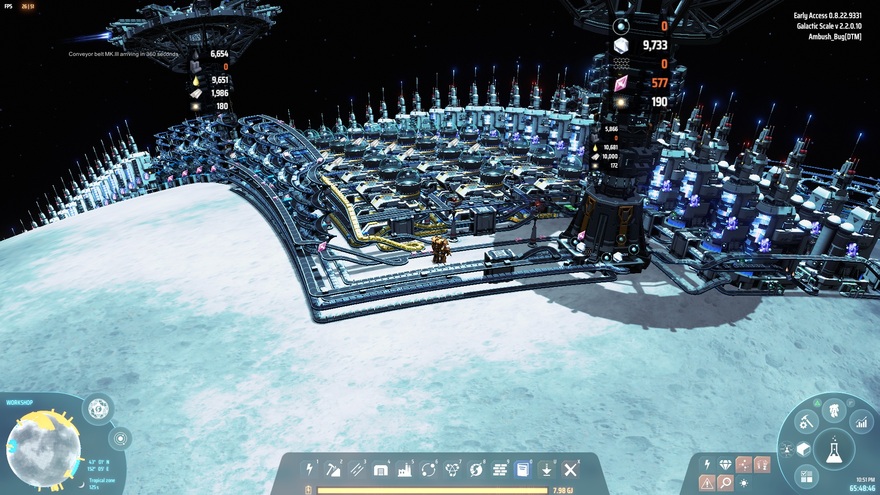The width and height of the screenshot is (880, 495).
Task: Select the download-arrow upgrade tool
Action: (x=546, y=469)
